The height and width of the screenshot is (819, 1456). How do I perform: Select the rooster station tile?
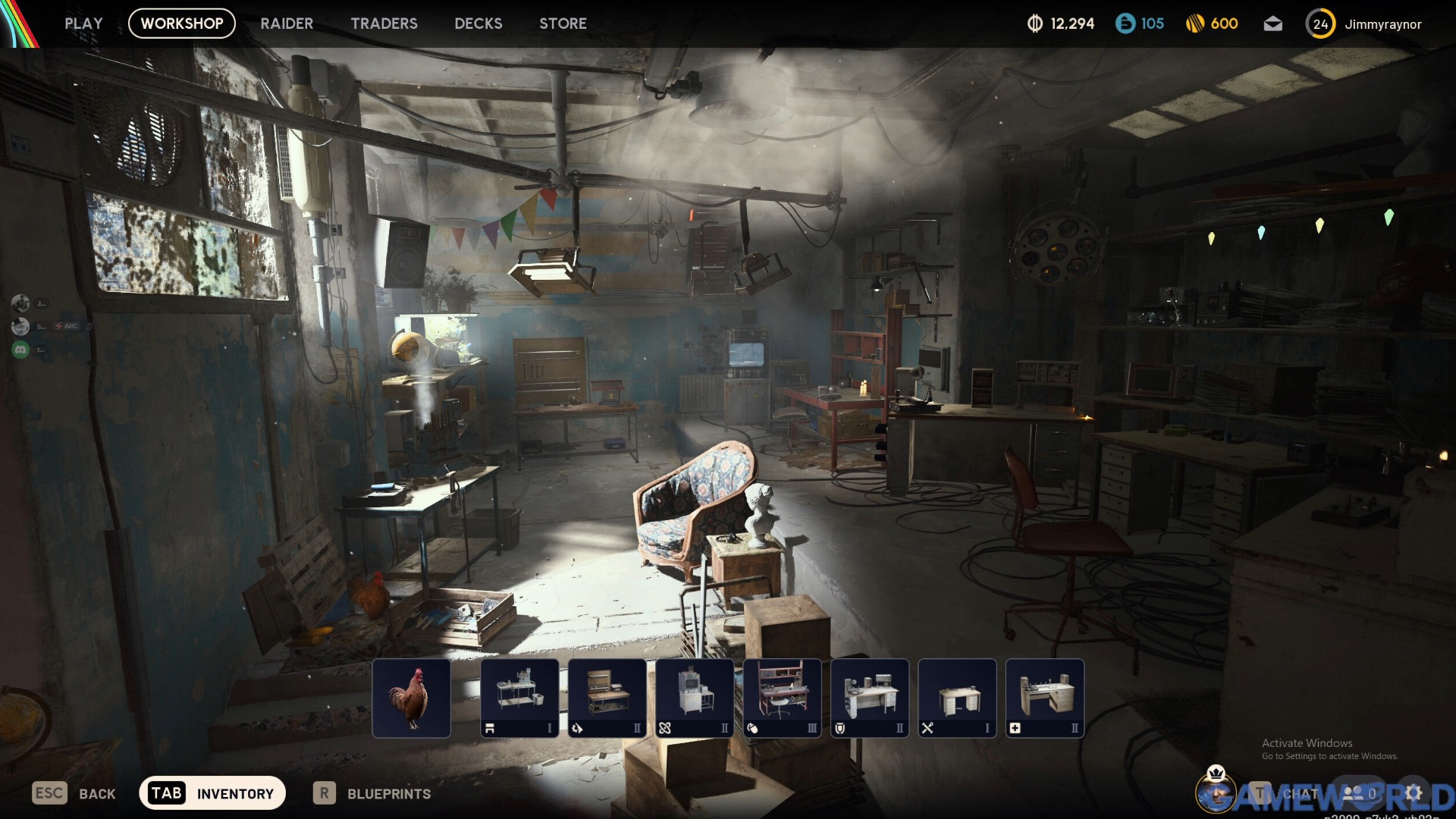(411, 698)
